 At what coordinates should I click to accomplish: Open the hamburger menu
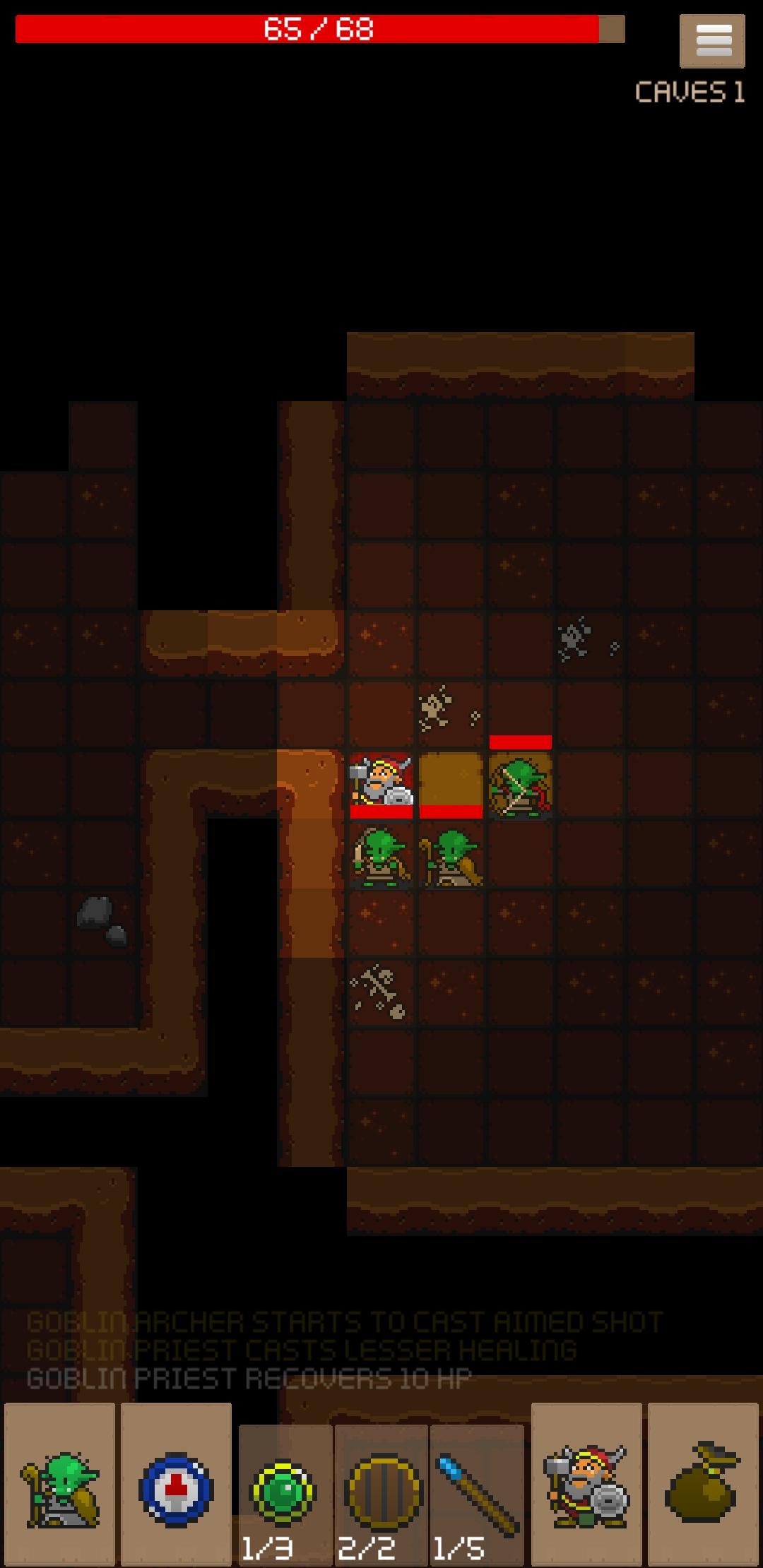pyautogui.click(x=712, y=42)
